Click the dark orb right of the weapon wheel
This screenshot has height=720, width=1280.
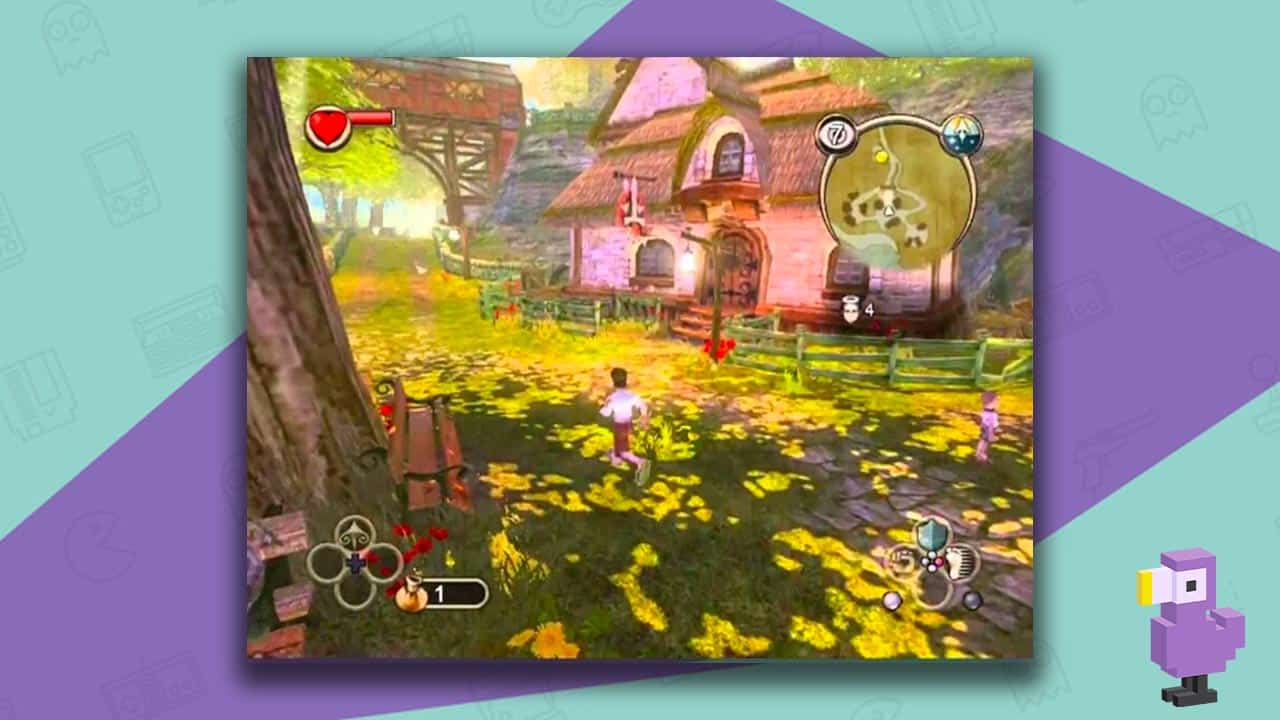973,600
